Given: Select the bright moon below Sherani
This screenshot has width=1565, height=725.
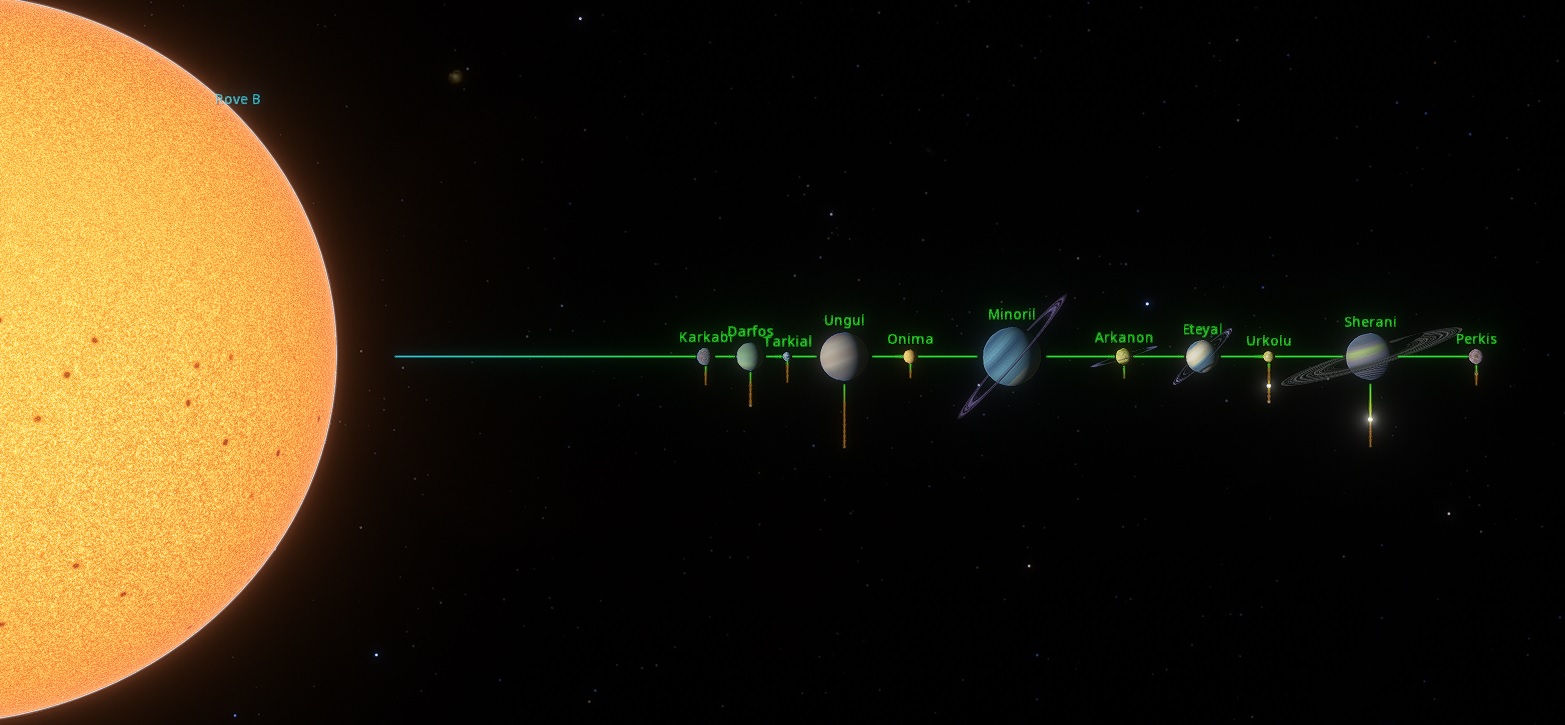Looking at the screenshot, I should pyautogui.click(x=1370, y=418).
